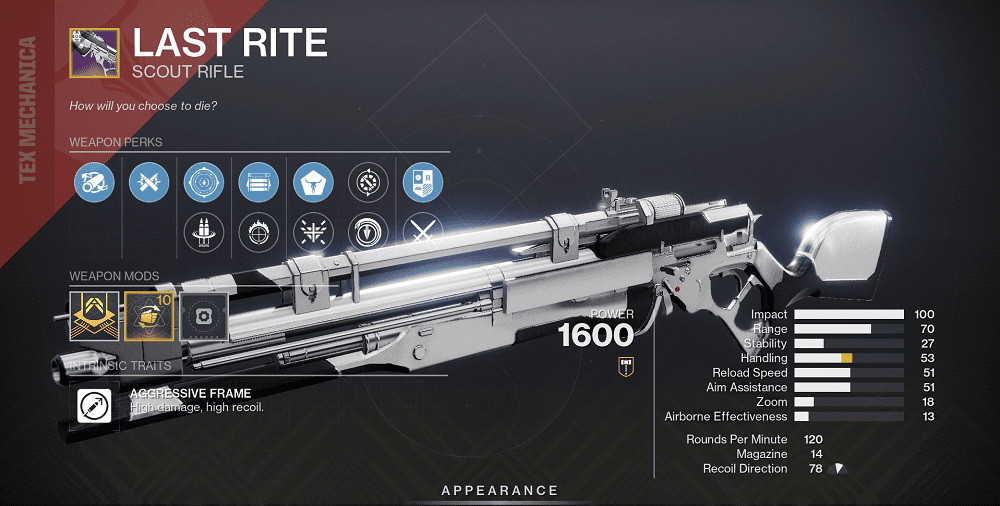Select the circular compass reticle perk

[204, 183]
